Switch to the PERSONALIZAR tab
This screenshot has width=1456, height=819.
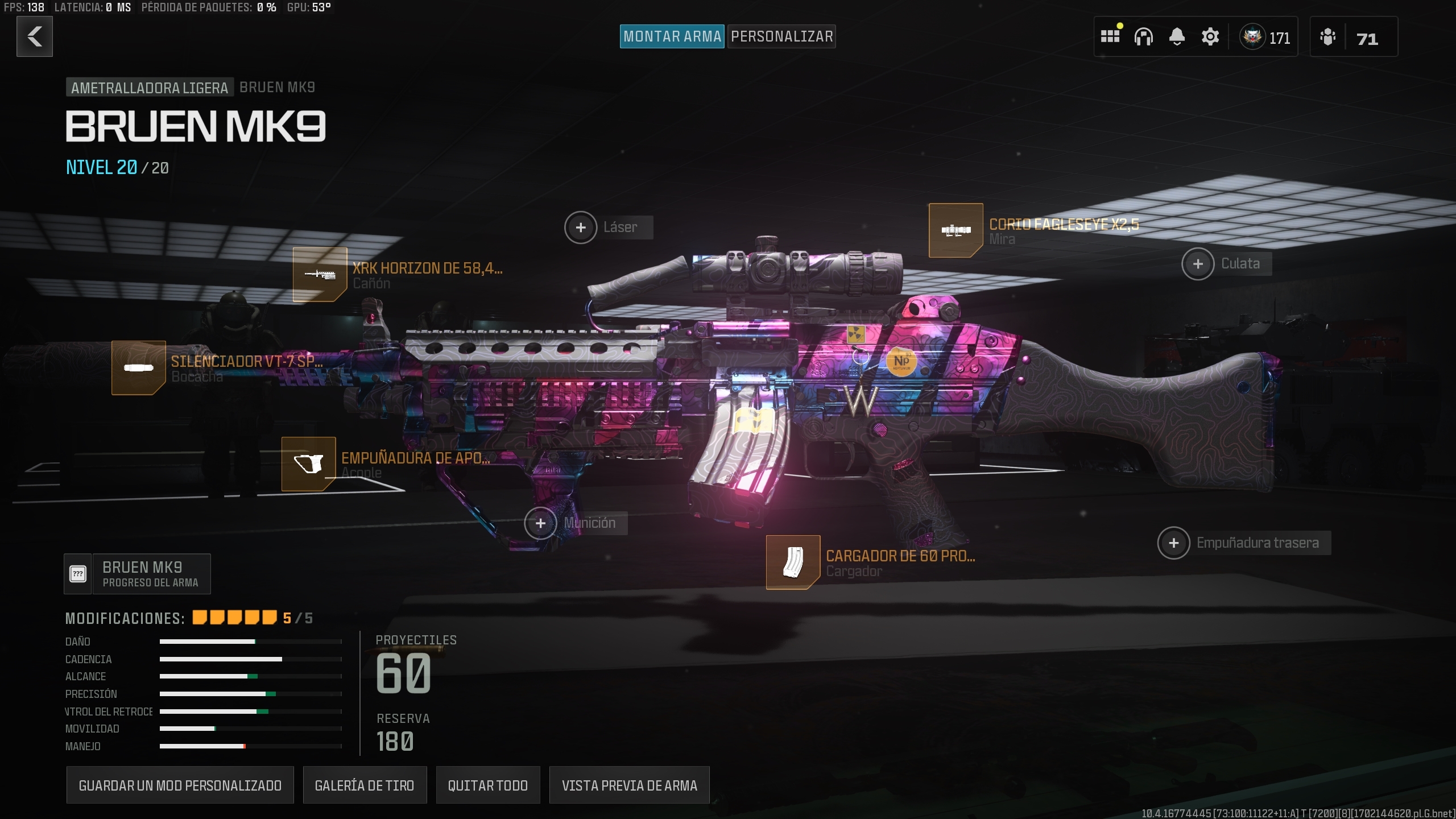[x=781, y=36]
